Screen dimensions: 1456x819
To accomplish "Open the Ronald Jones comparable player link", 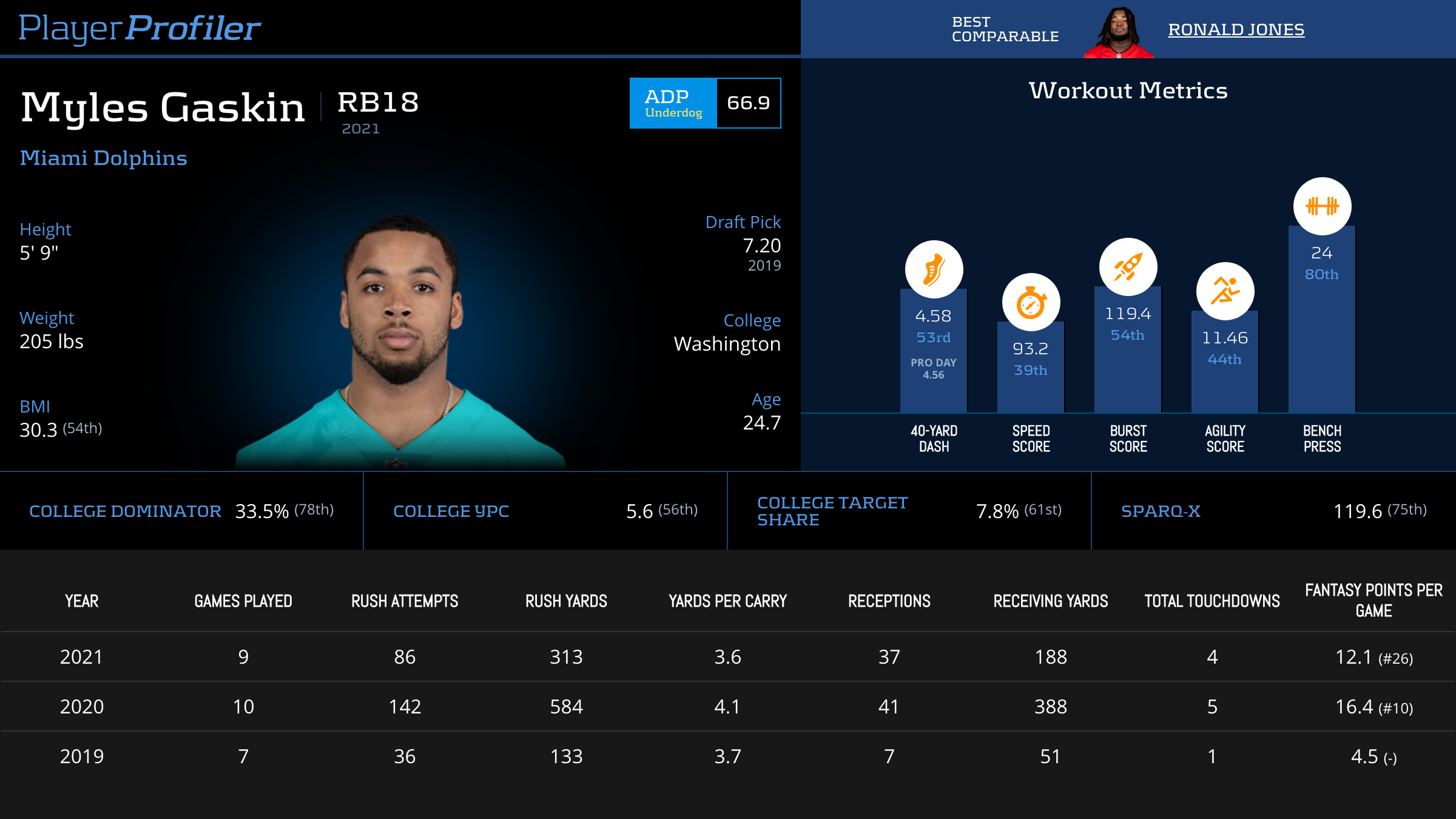I will pos(1236,29).
